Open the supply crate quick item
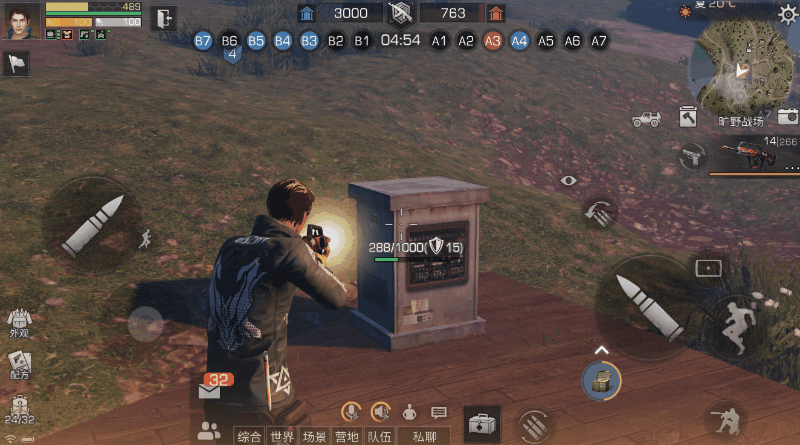This screenshot has width=800, height=445. (x=601, y=380)
